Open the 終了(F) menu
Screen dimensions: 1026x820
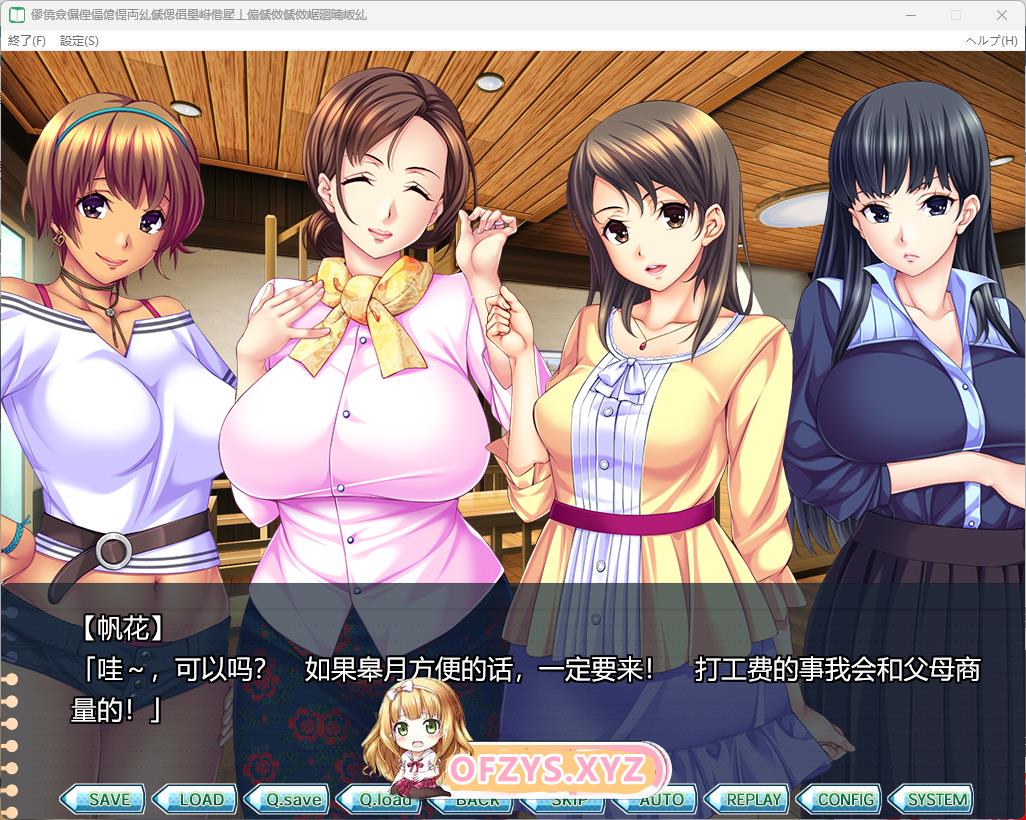[27, 40]
